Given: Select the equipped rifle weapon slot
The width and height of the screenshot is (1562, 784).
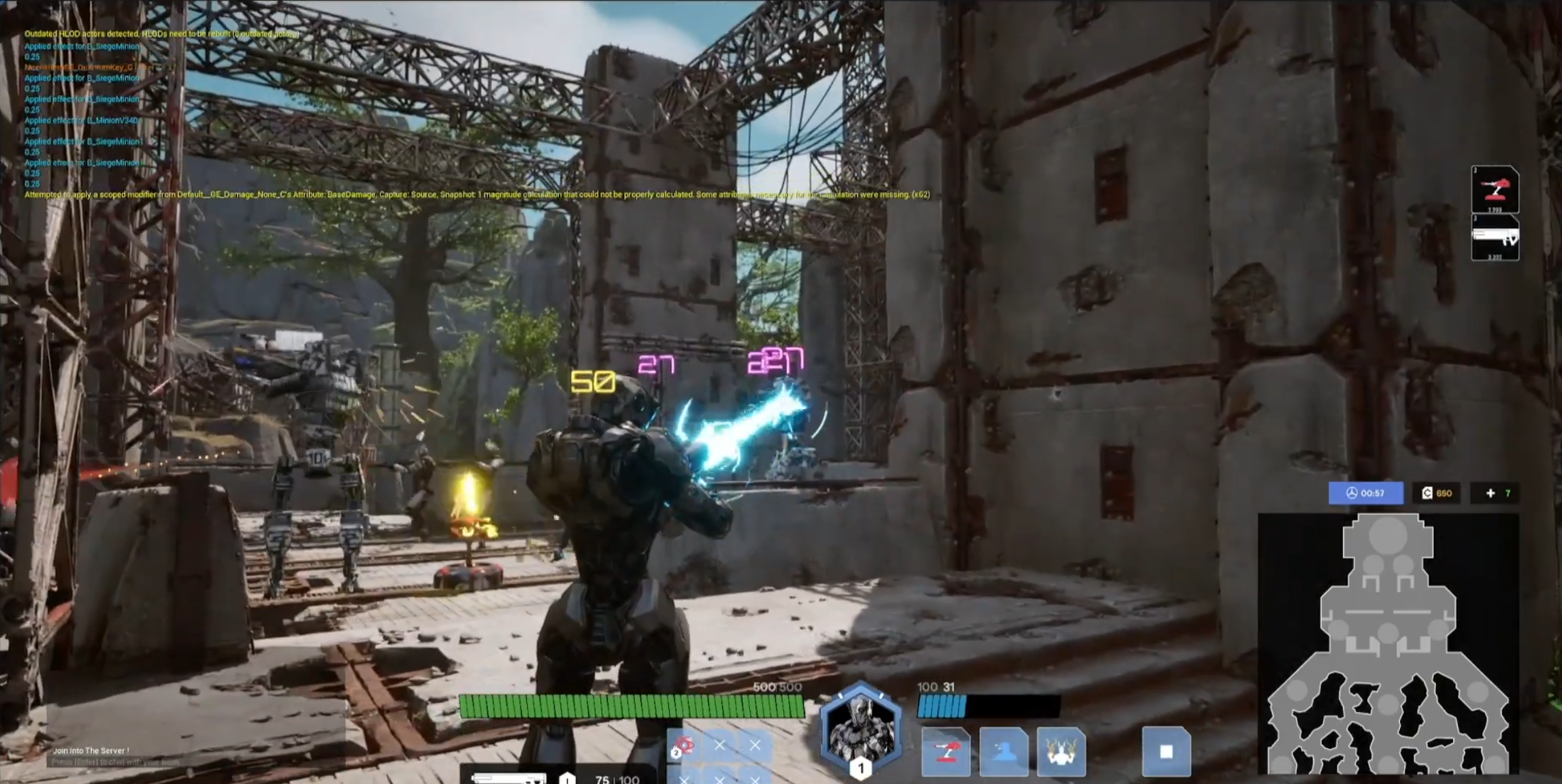Looking at the screenshot, I should tap(508, 778).
